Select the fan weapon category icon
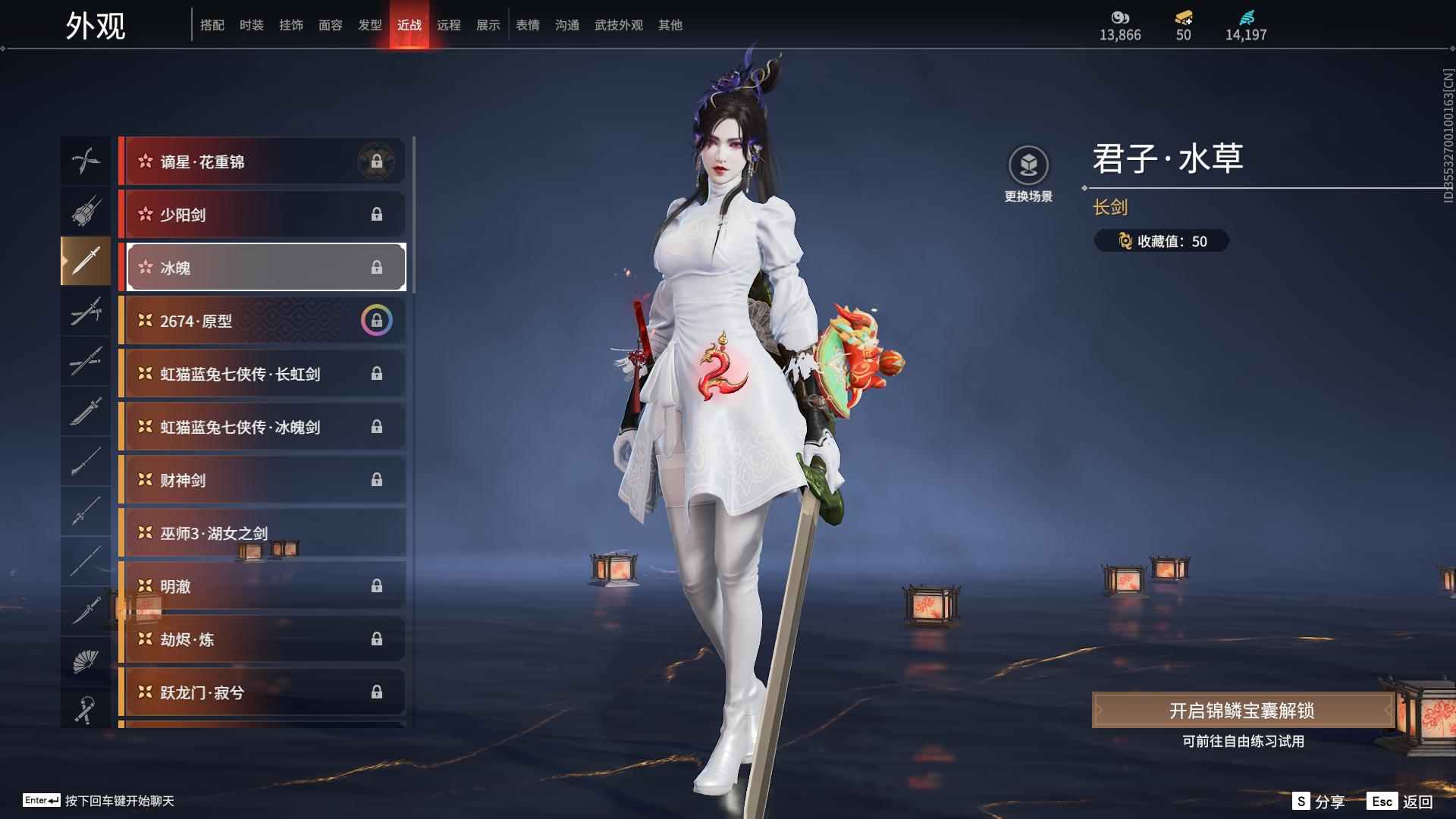 point(86,660)
